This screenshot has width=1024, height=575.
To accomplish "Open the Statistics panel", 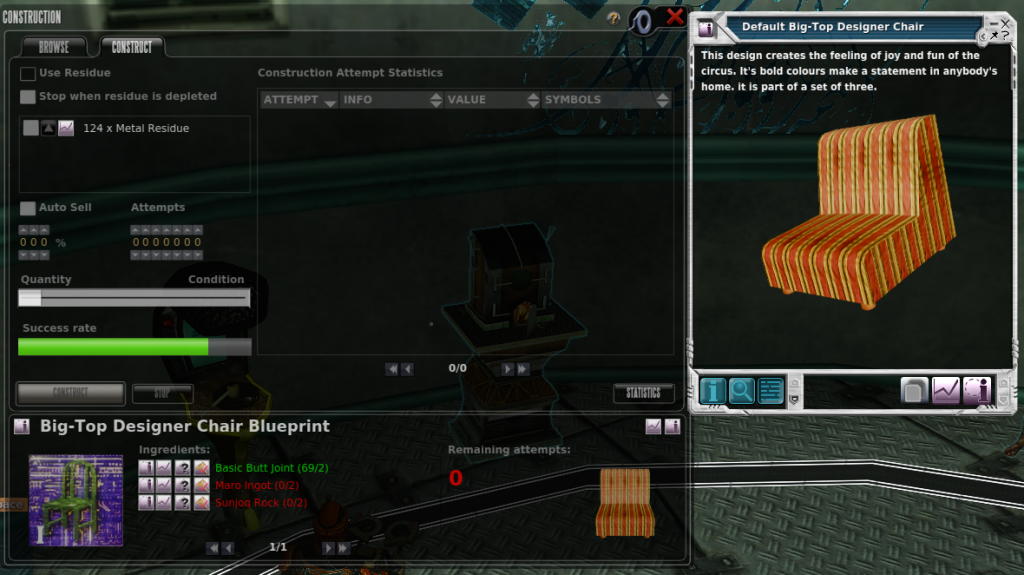I will [x=643, y=393].
